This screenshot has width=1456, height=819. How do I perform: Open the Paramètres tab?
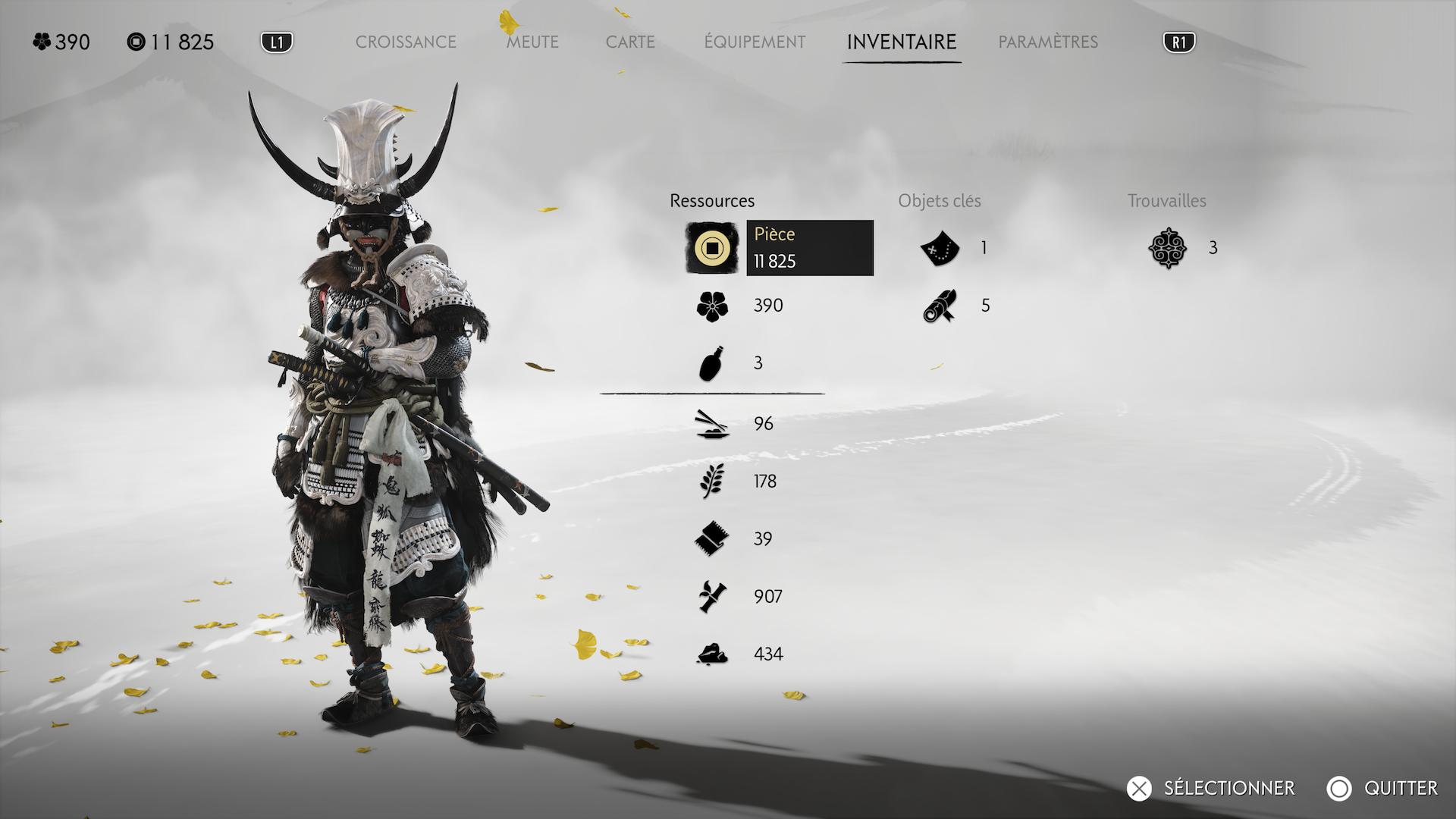[x=1048, y=42]
